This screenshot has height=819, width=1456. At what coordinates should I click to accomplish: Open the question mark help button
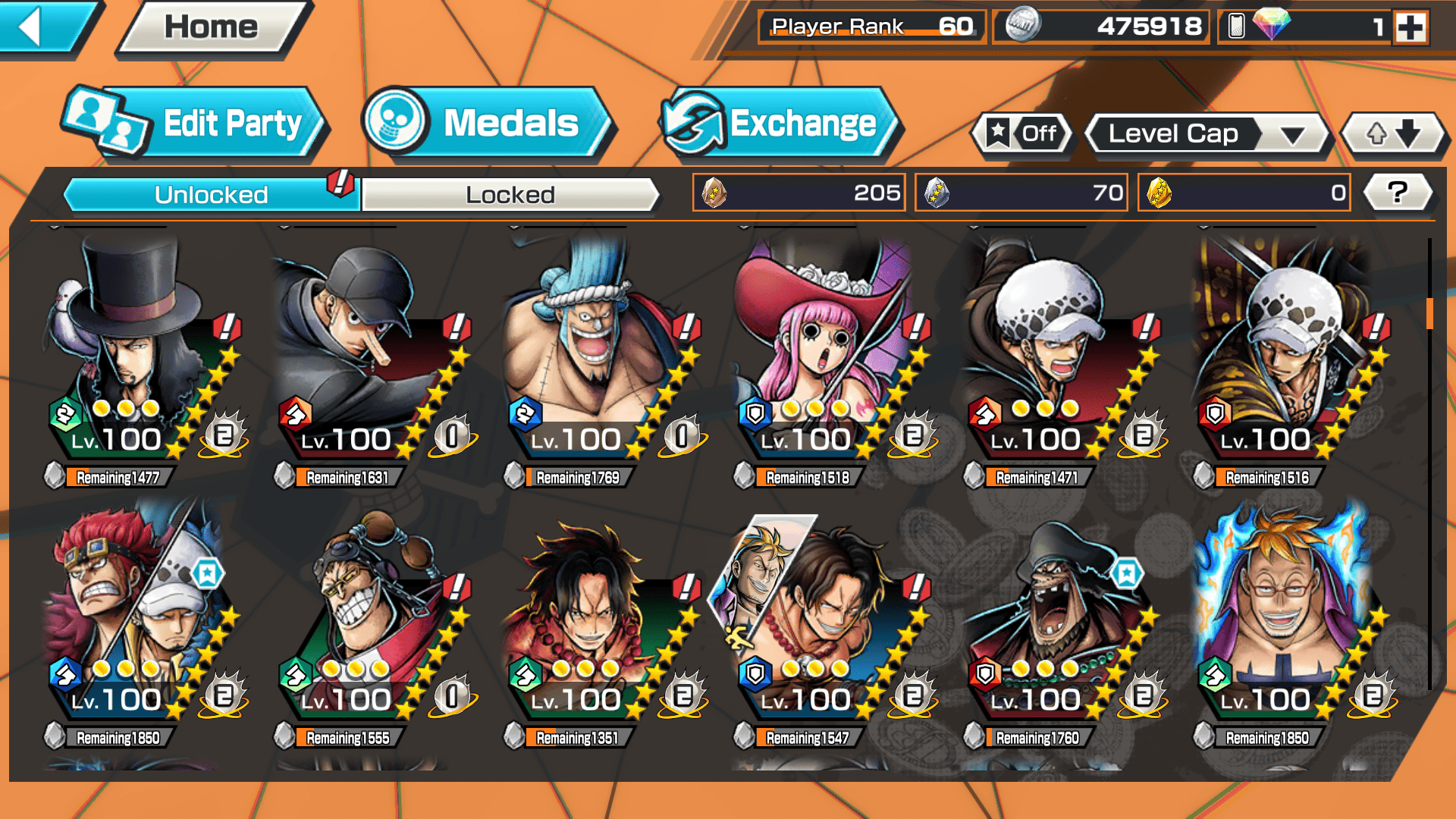click(1397, 193)
